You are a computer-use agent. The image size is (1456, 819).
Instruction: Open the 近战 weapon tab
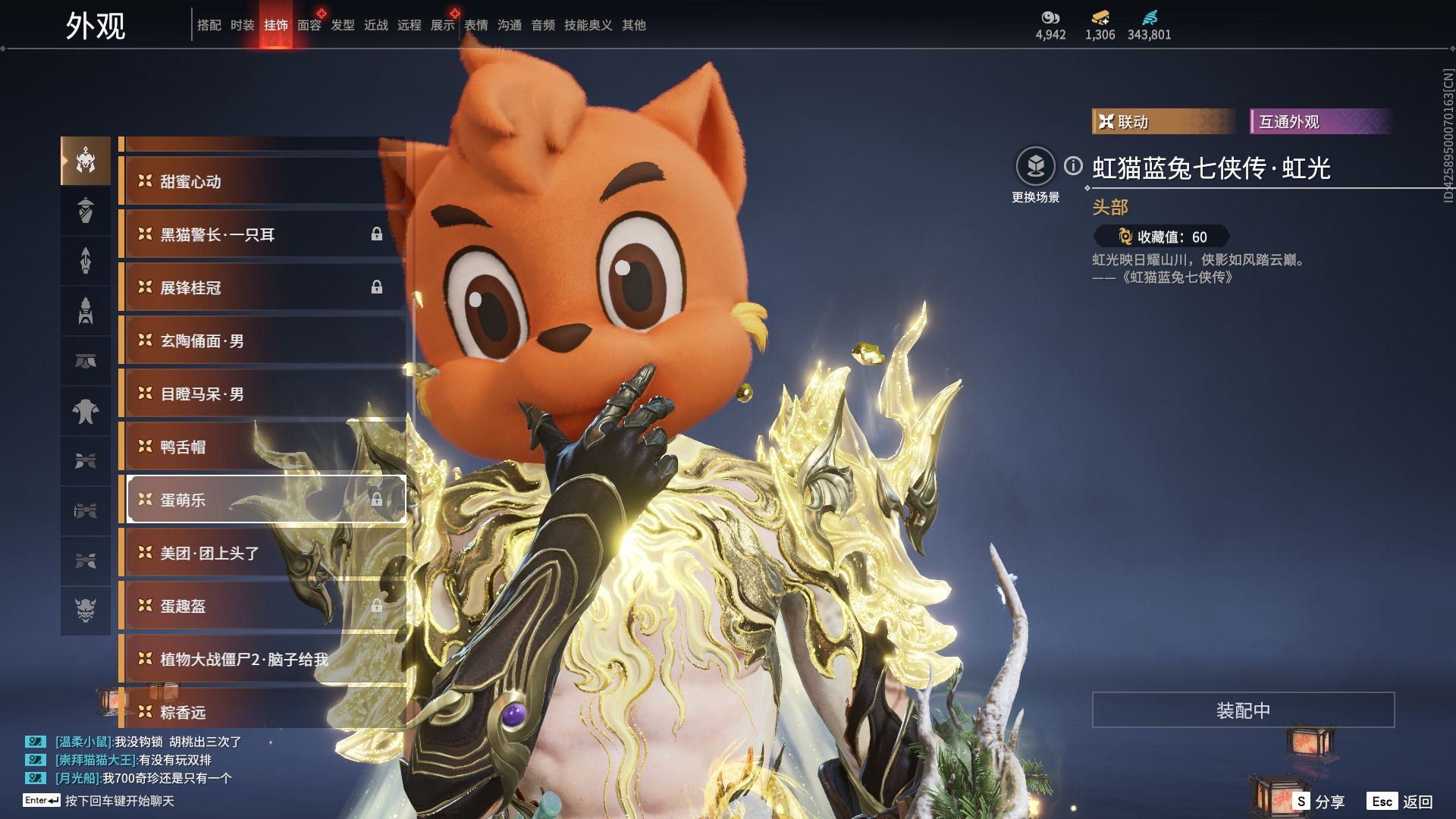point(375,25)
